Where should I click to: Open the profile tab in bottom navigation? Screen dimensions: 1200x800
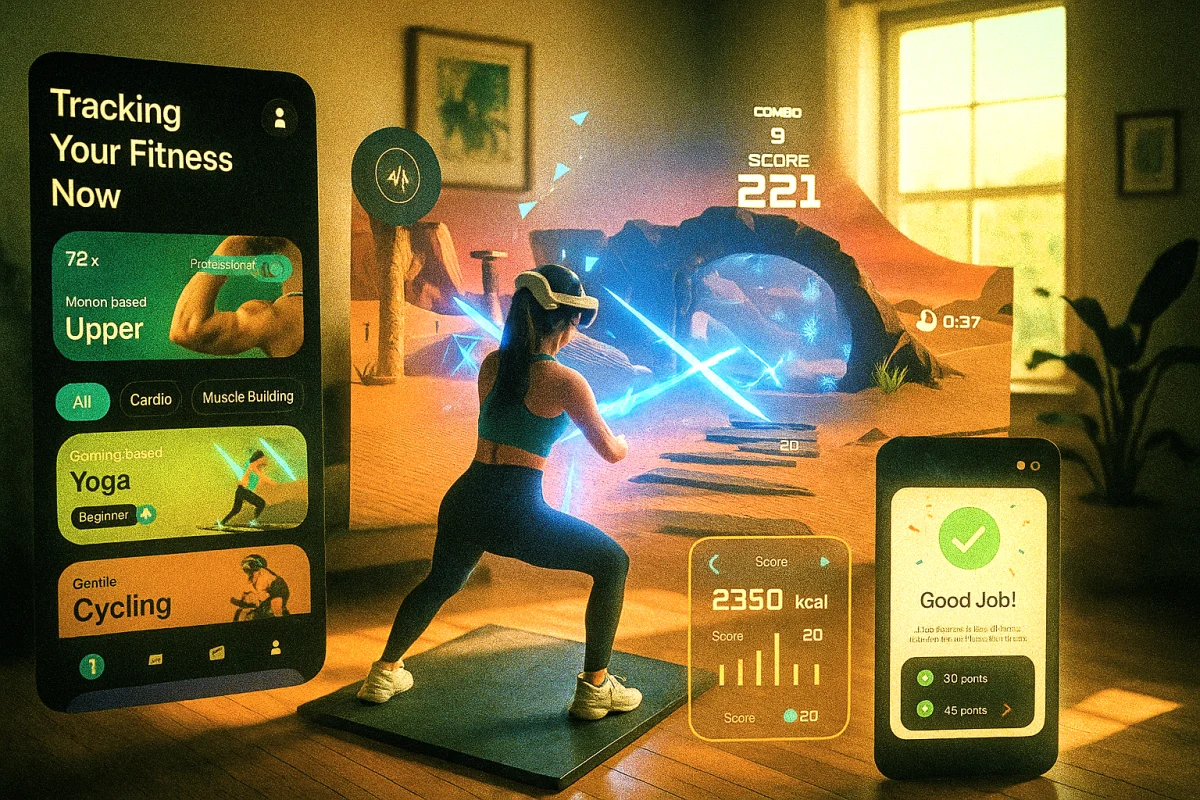click(275, 649)
